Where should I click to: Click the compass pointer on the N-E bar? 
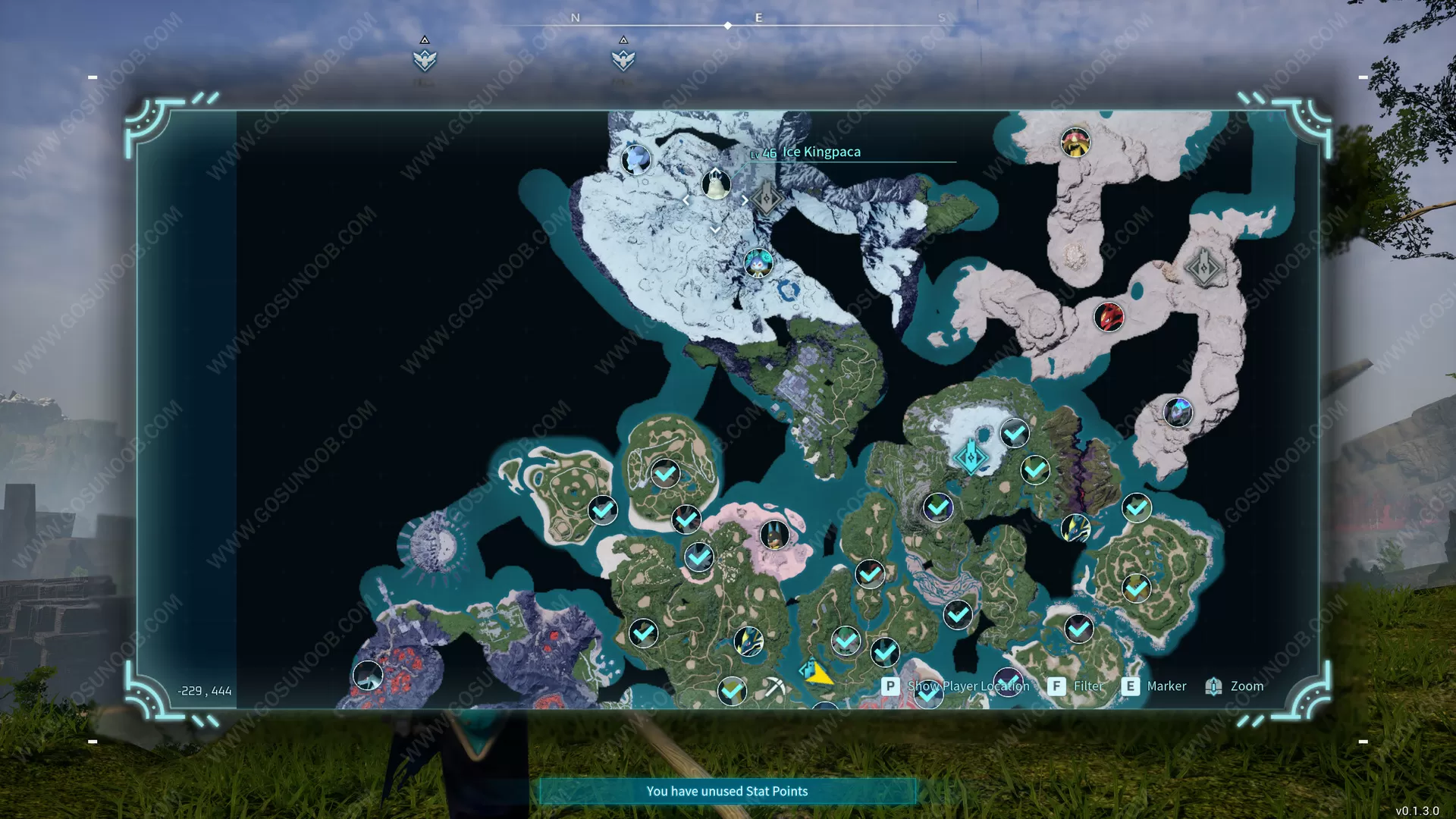(x=727, y=24)
